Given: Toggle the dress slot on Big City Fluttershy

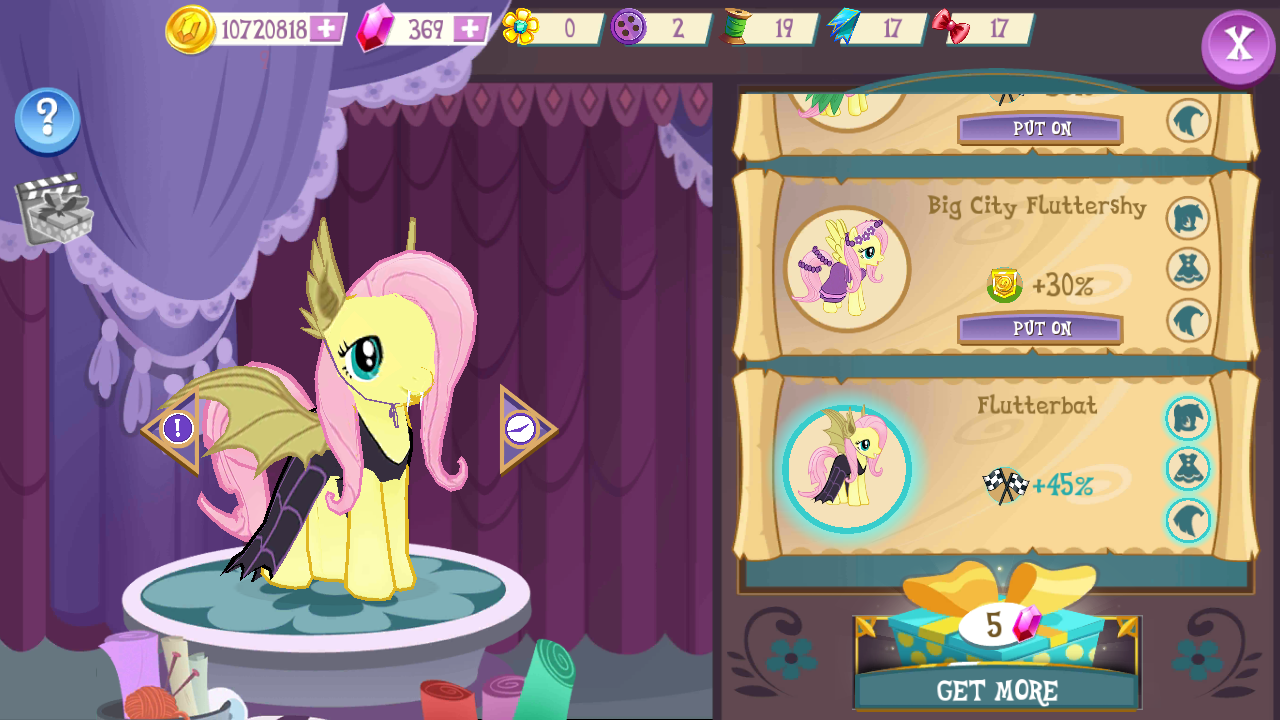Looking at the screenshot, I should [x=1188, y=268].
